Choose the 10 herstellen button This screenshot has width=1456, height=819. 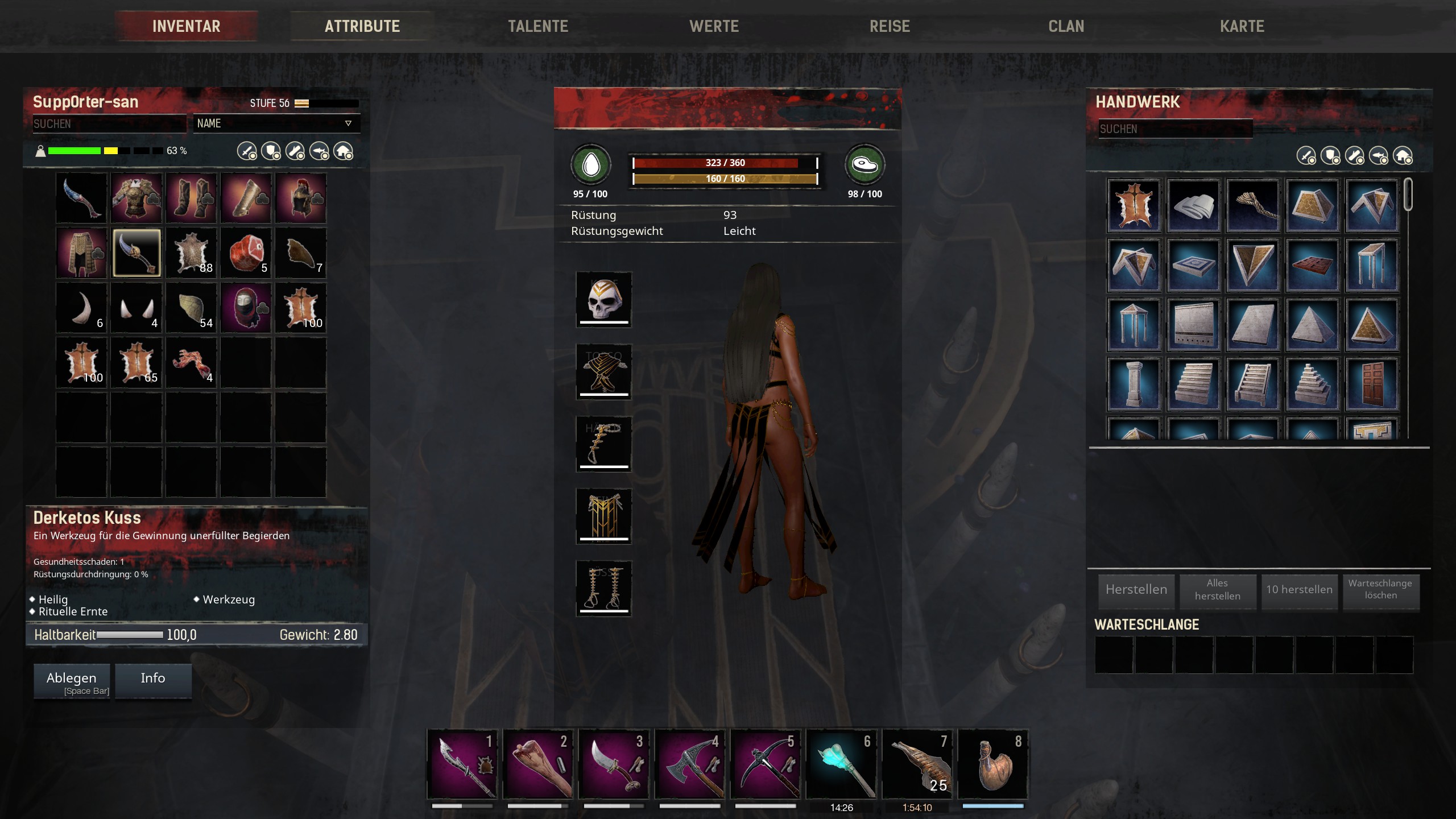(1299, 590)
